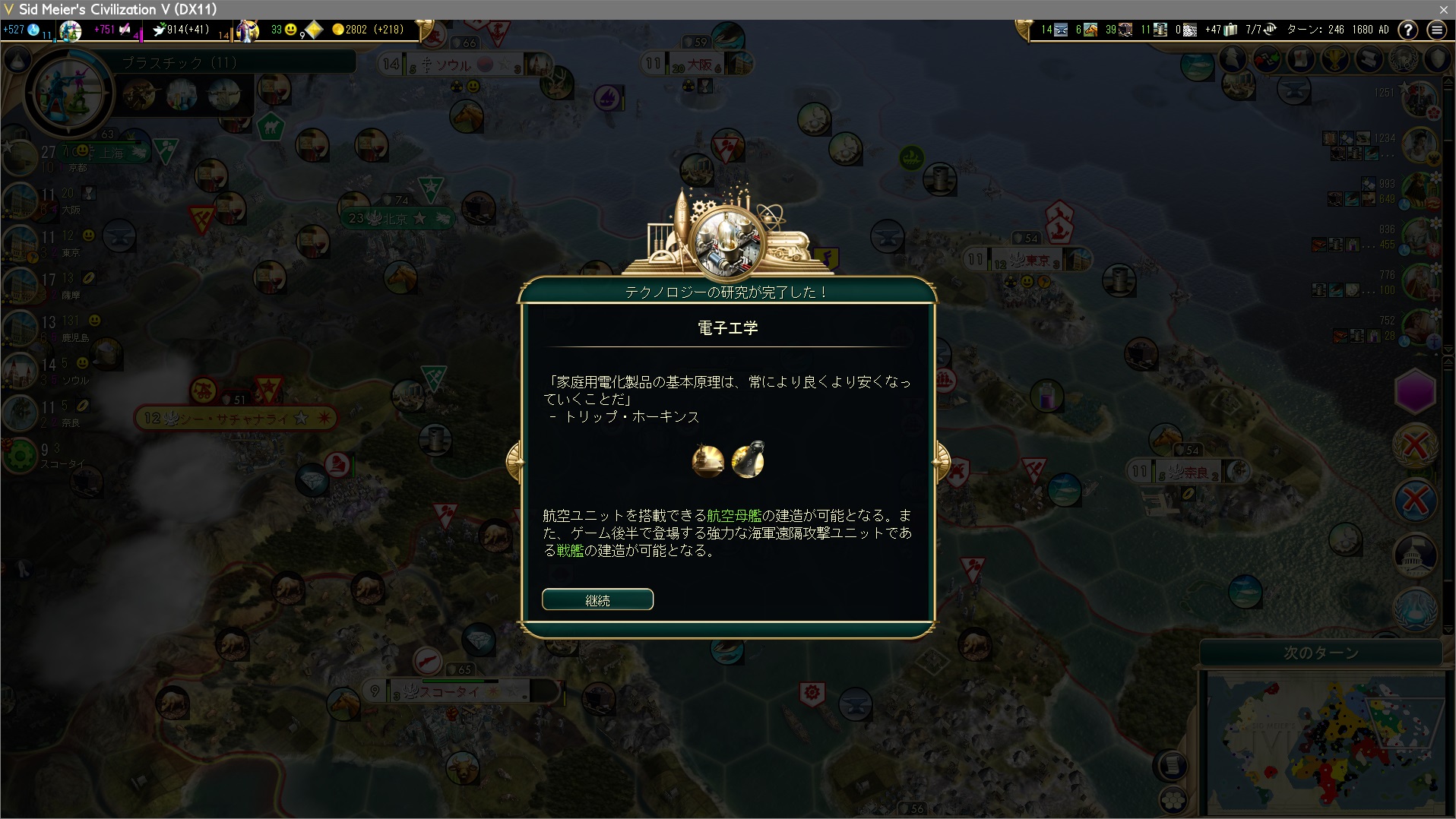Open the current research plastics portrait
The image size is (1456, 819).
coord(69,93)
